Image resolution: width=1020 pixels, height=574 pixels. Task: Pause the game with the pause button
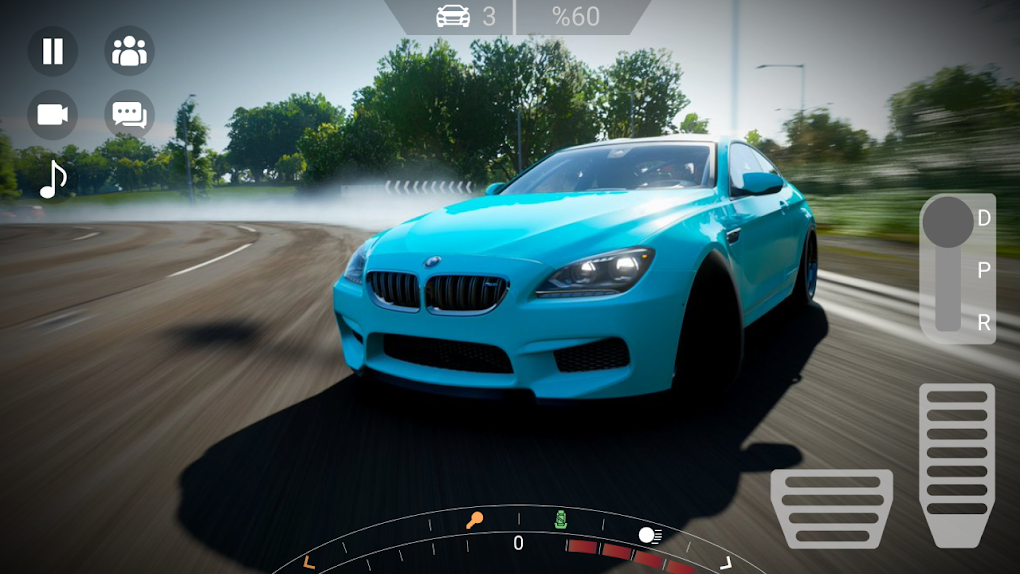click(53, 51)
